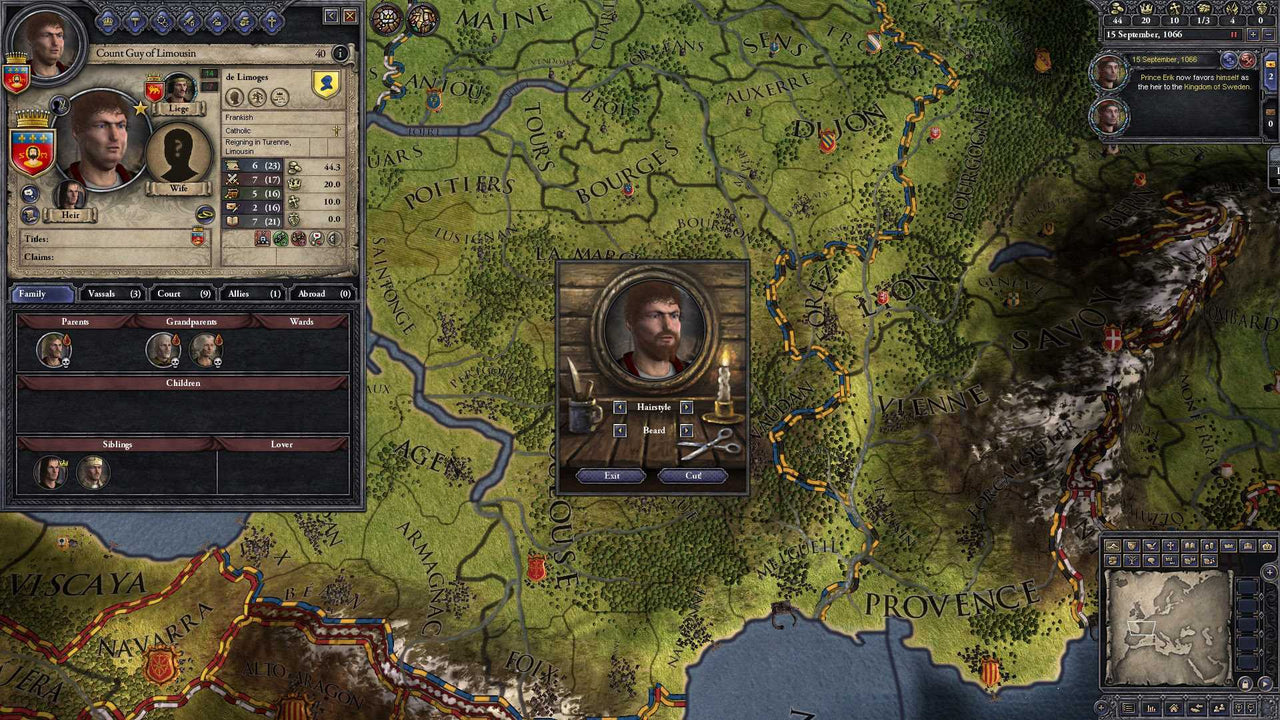
Task: Increase game speed with the plus button
Action: click(x=1253, y=35)
